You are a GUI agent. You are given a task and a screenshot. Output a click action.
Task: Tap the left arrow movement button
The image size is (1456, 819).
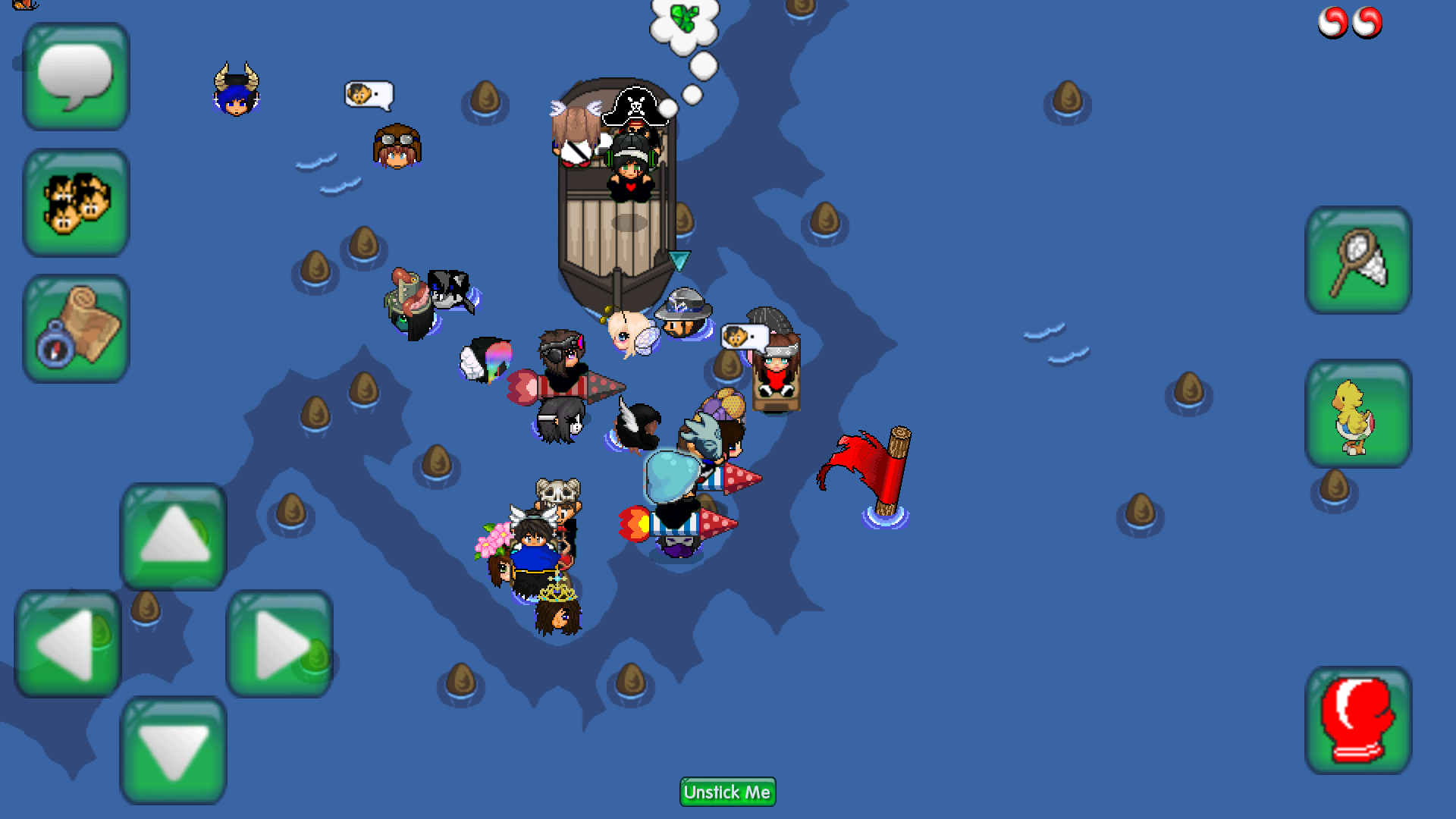[x=68, y=644]
